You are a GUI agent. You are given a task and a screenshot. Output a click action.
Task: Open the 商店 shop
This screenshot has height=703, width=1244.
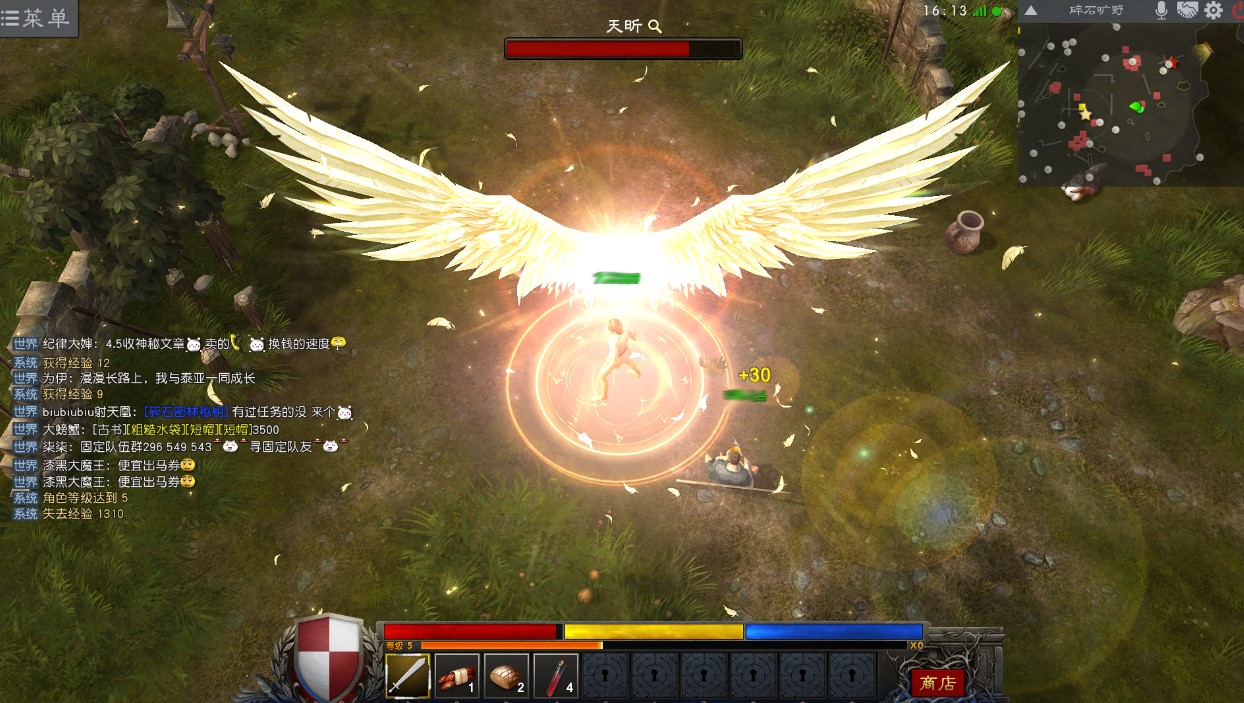tap(938, 683)
